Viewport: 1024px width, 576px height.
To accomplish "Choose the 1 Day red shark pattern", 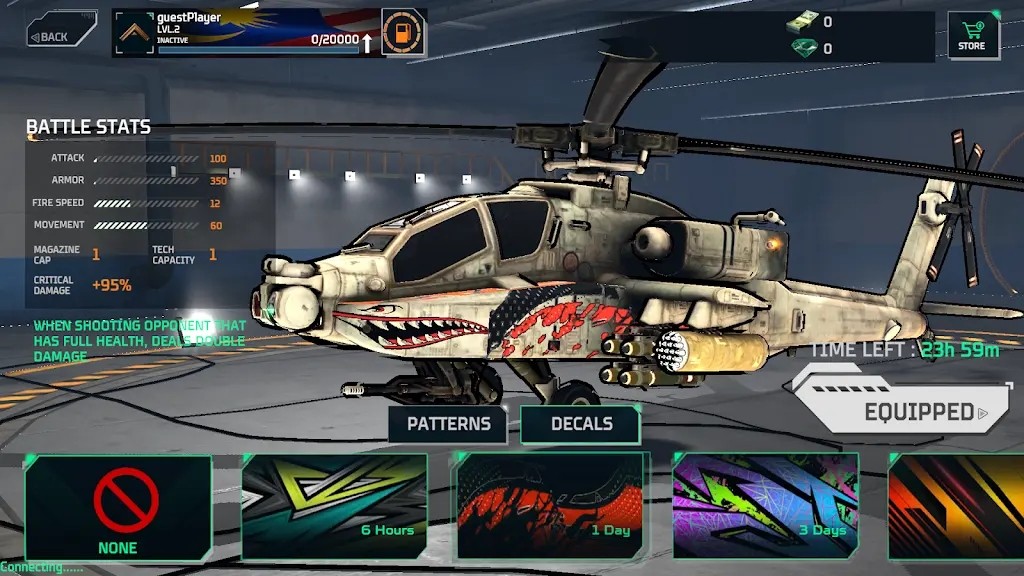I will tap(552, 507).
